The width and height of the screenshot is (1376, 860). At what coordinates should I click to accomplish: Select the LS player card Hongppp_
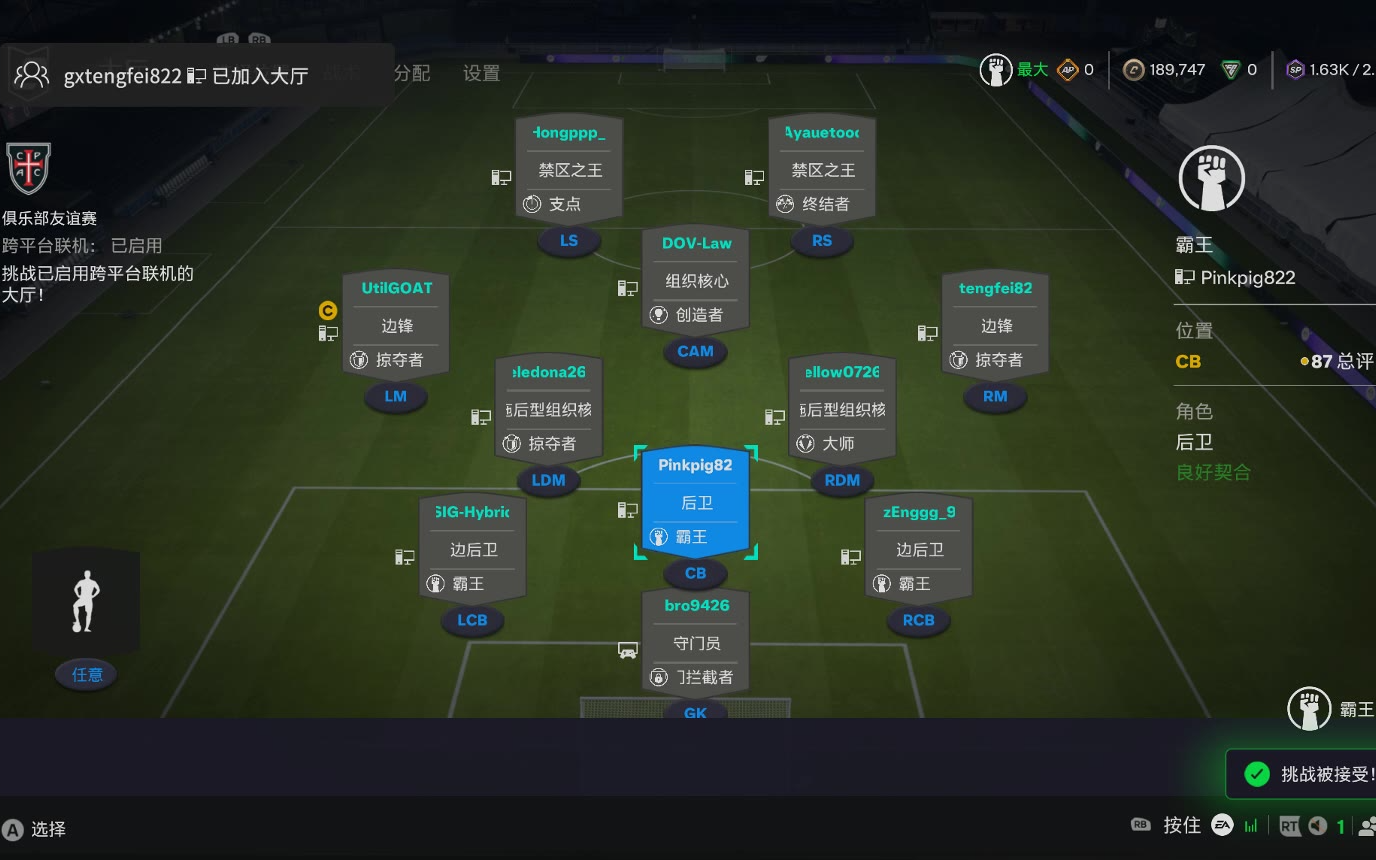click(x=568, y=169)
